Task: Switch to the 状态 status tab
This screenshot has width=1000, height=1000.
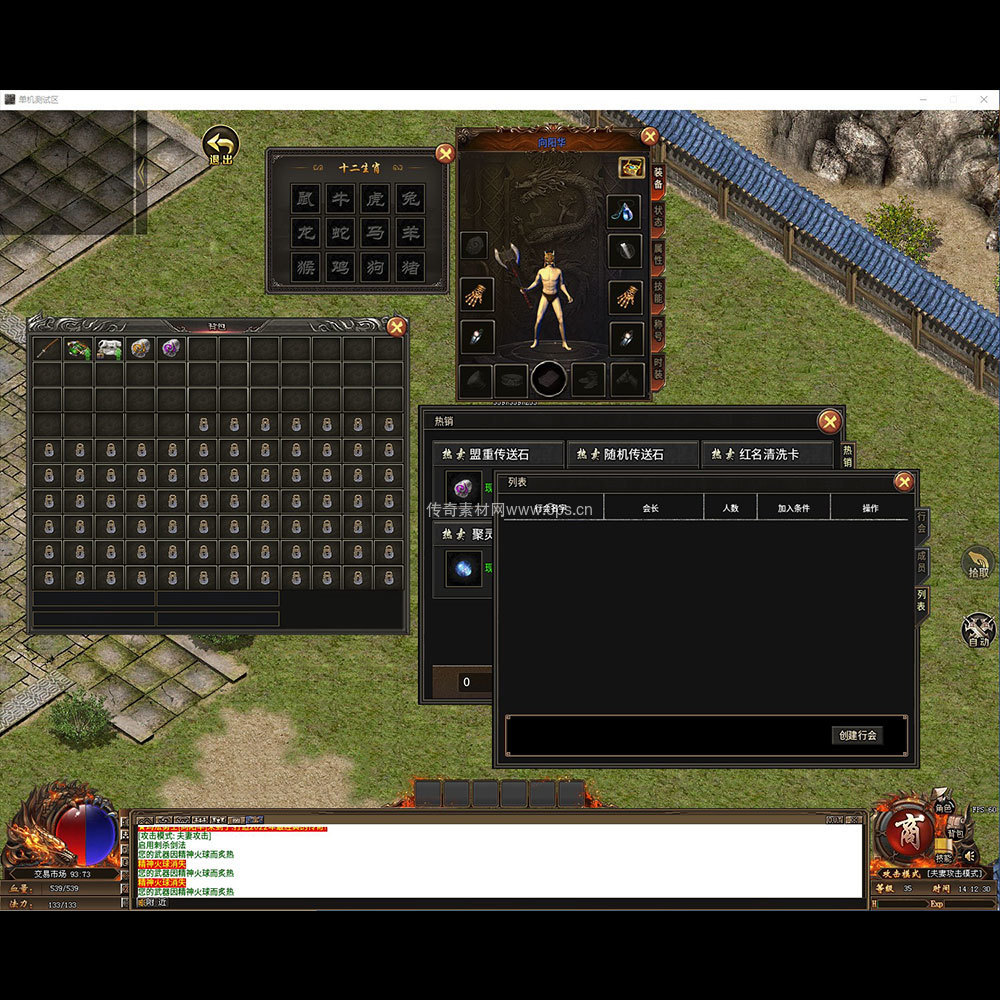Action: [658, 216]
